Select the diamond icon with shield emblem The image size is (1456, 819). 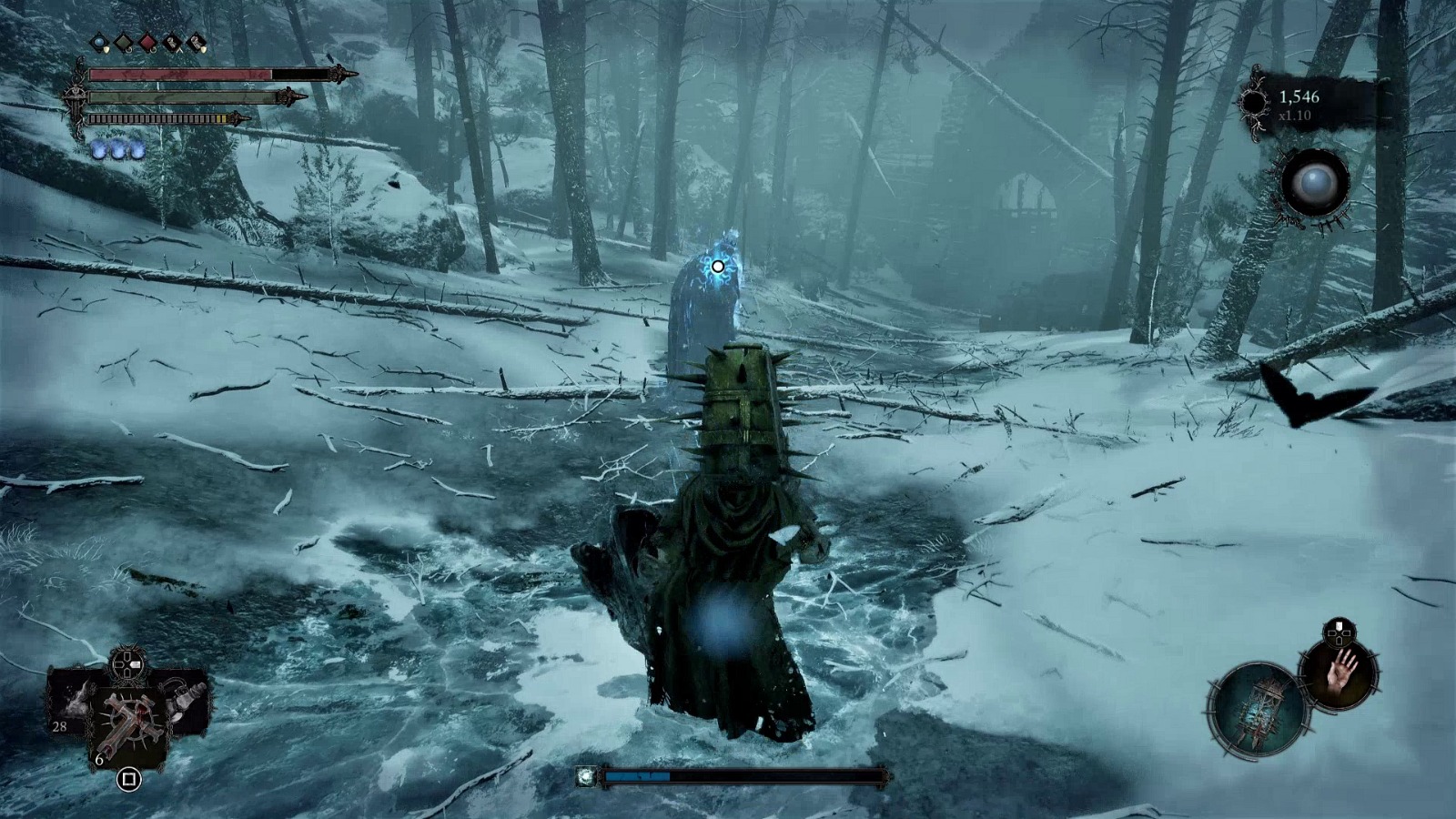197,42
